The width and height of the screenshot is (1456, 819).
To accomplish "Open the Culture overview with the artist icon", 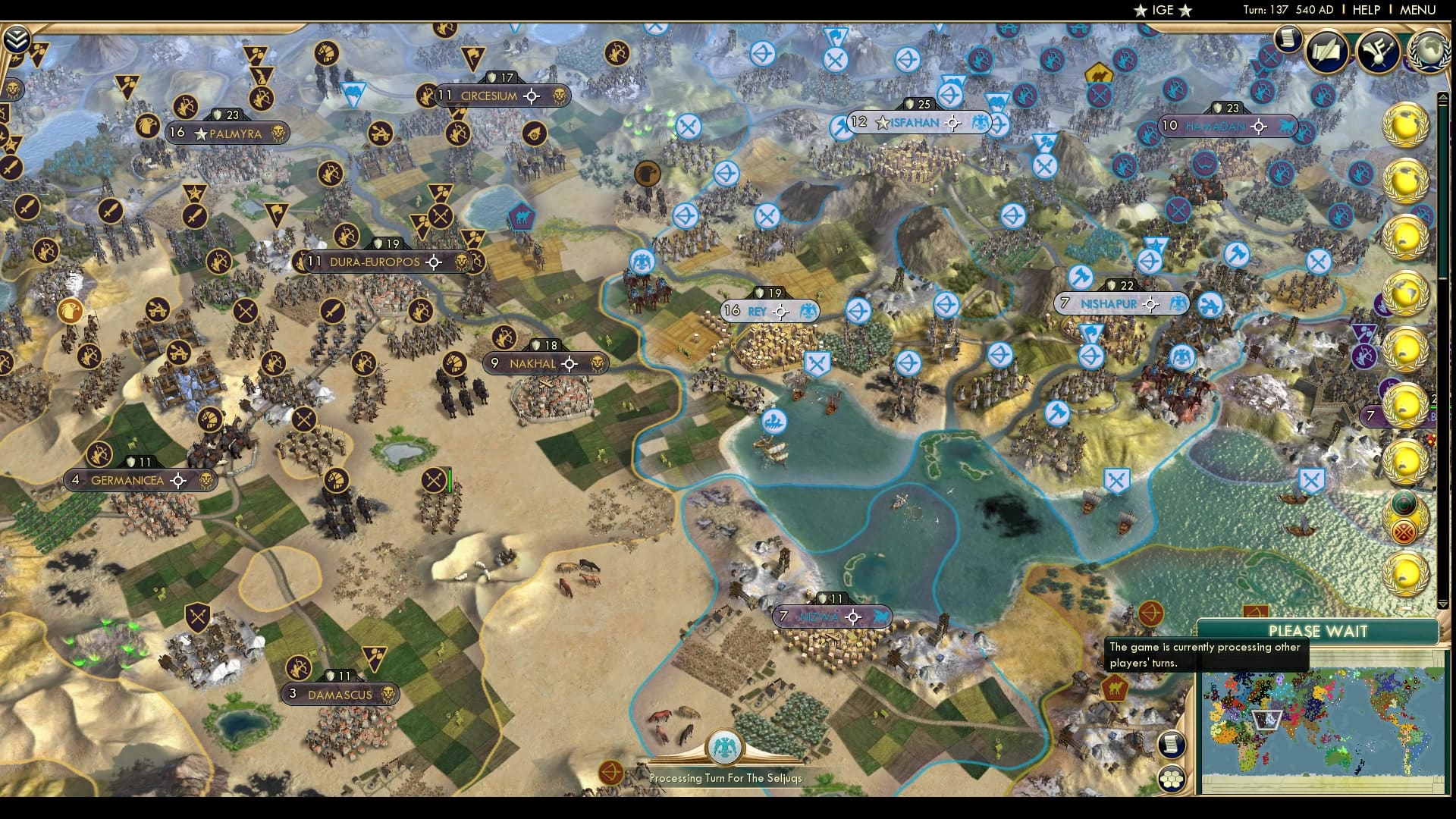I will click(1376, 50).
